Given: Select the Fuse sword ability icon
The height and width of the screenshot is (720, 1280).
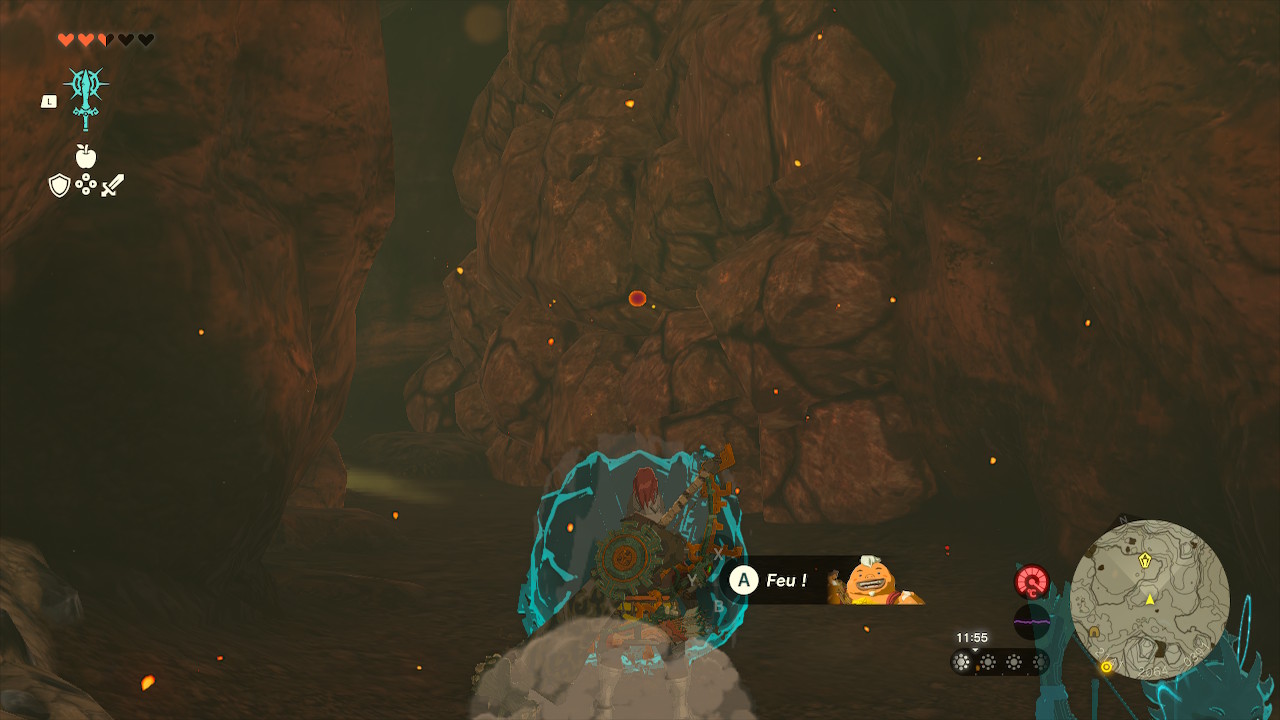Looking at the screenshot, I should click(x=86, y=96).
